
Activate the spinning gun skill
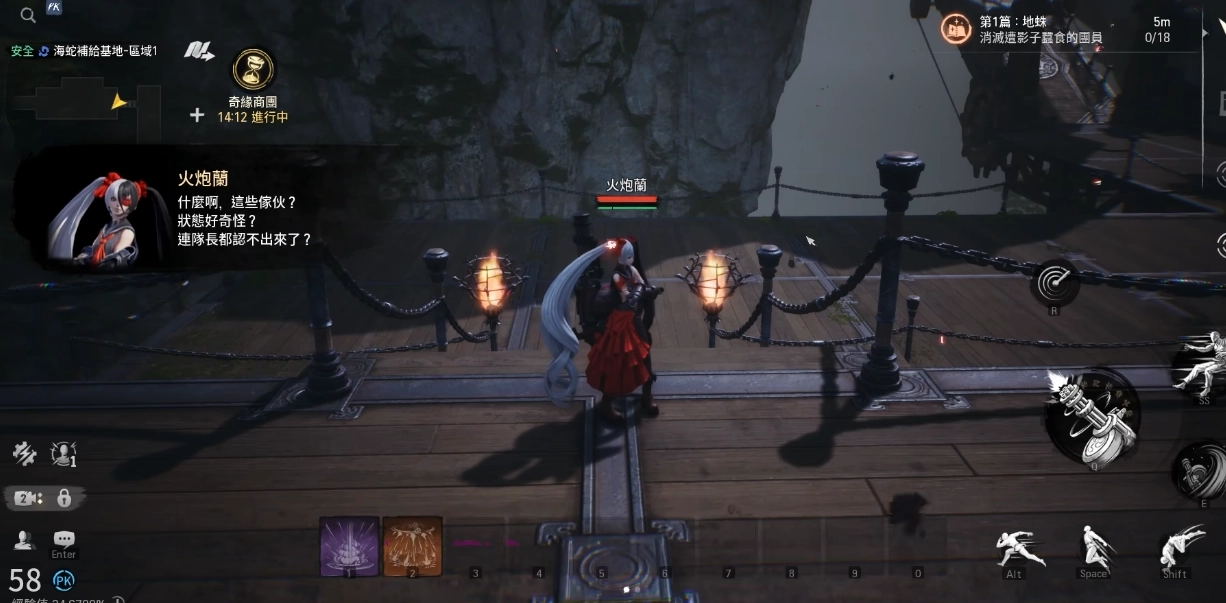pos(1197,469)
